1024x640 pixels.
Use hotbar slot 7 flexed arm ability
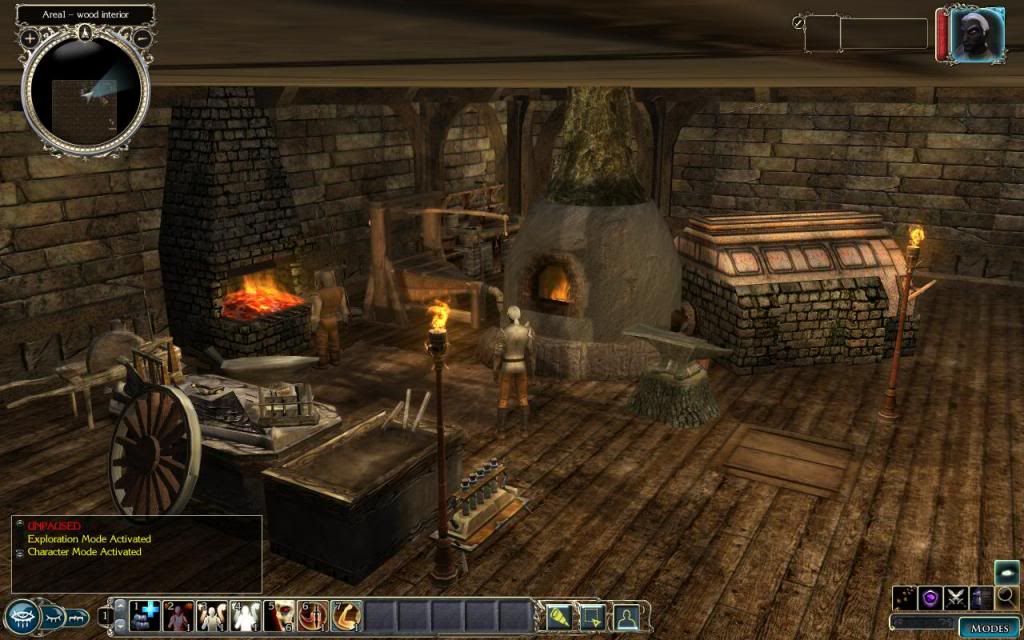[x=345, y=615]
